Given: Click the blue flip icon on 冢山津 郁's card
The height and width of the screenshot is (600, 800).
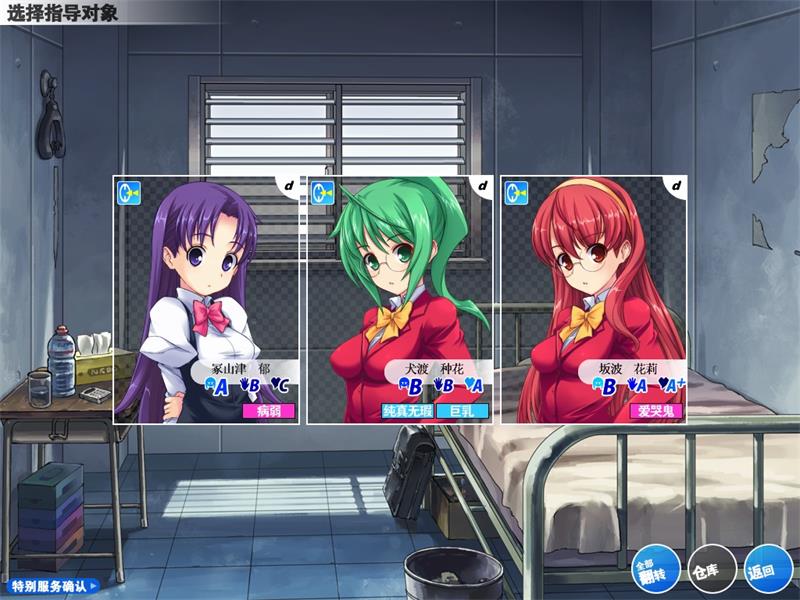Looking at the screenshot, I should click(129, 191).
